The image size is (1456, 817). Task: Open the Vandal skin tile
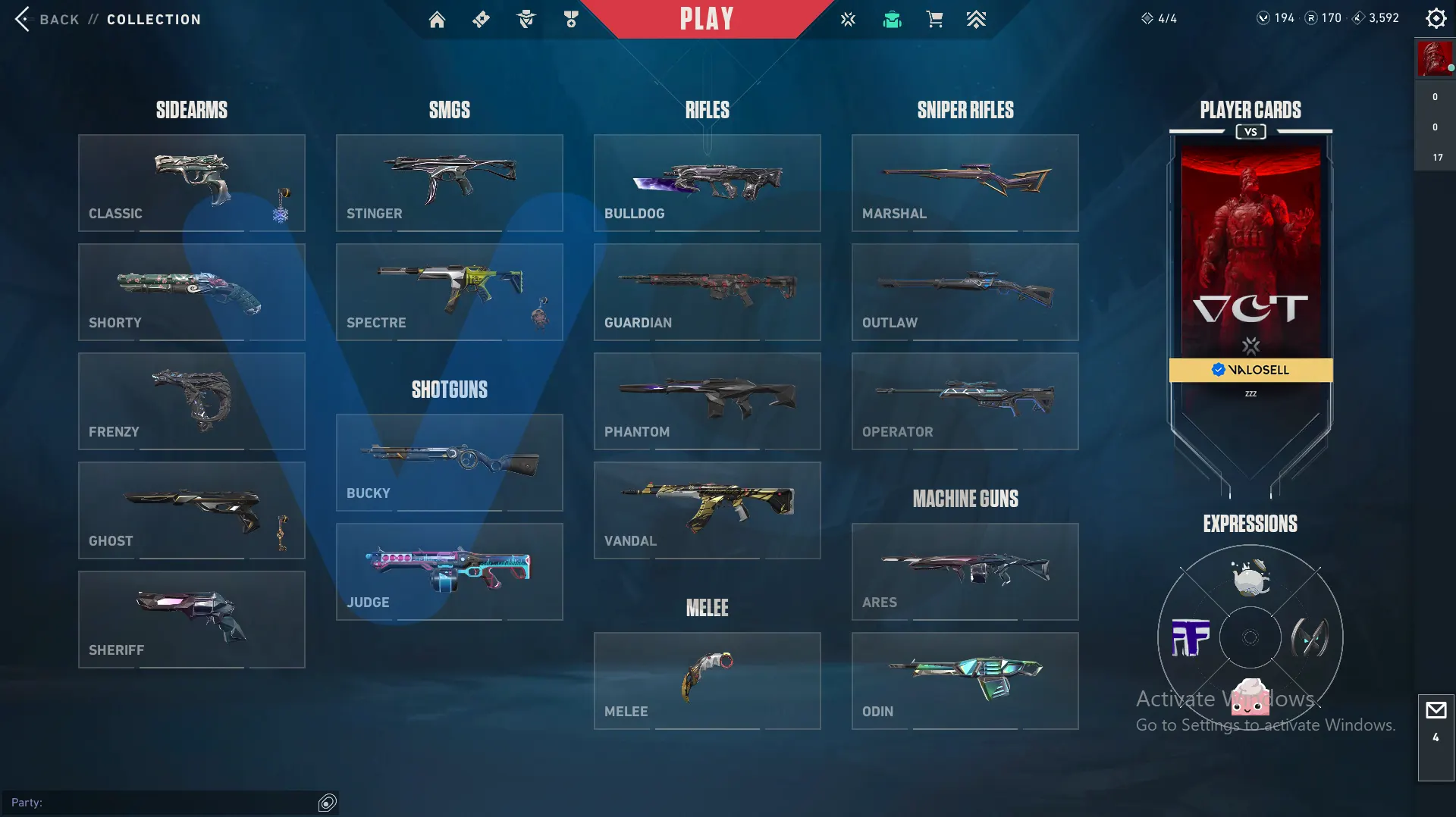pos(707,510)
